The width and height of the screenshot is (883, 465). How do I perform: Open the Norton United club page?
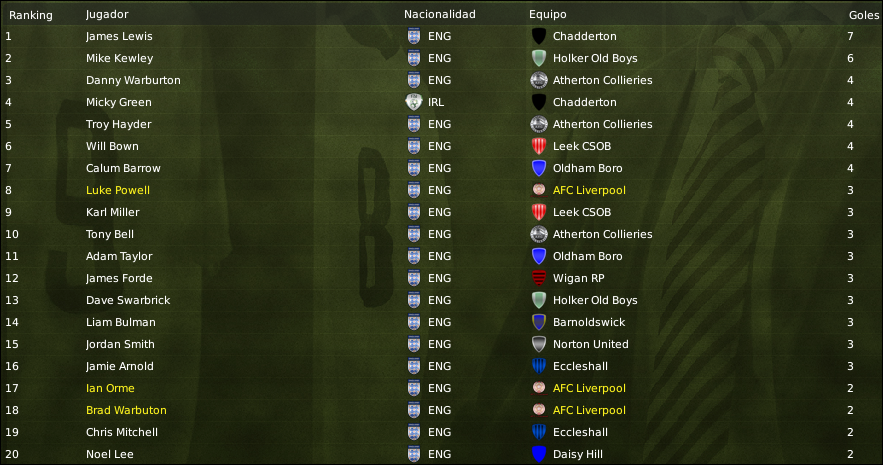[x=590, y=344]
